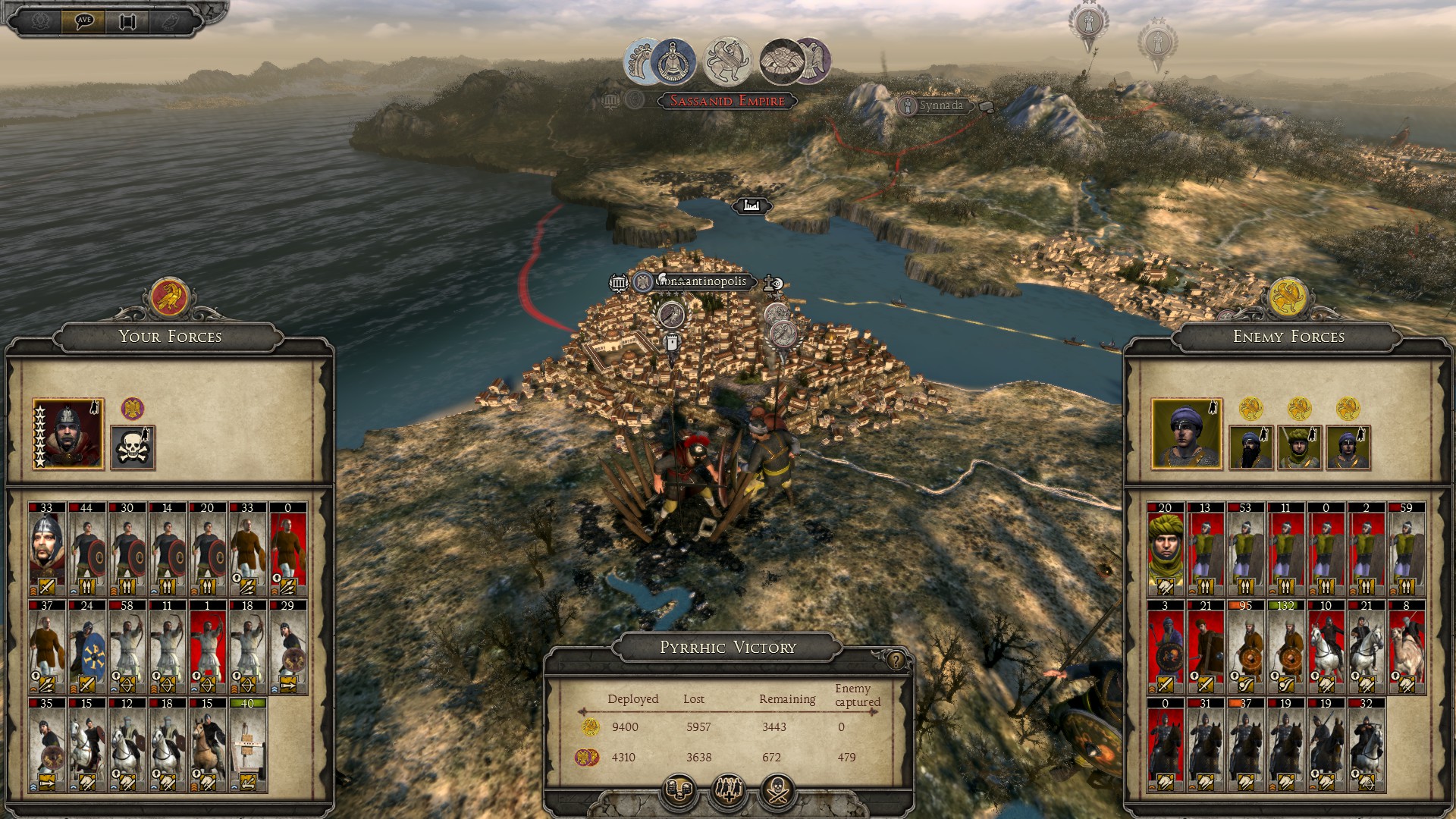Click the Synnada settlement label
Viewport: 1456px width, 819px height.
point(940,106)
